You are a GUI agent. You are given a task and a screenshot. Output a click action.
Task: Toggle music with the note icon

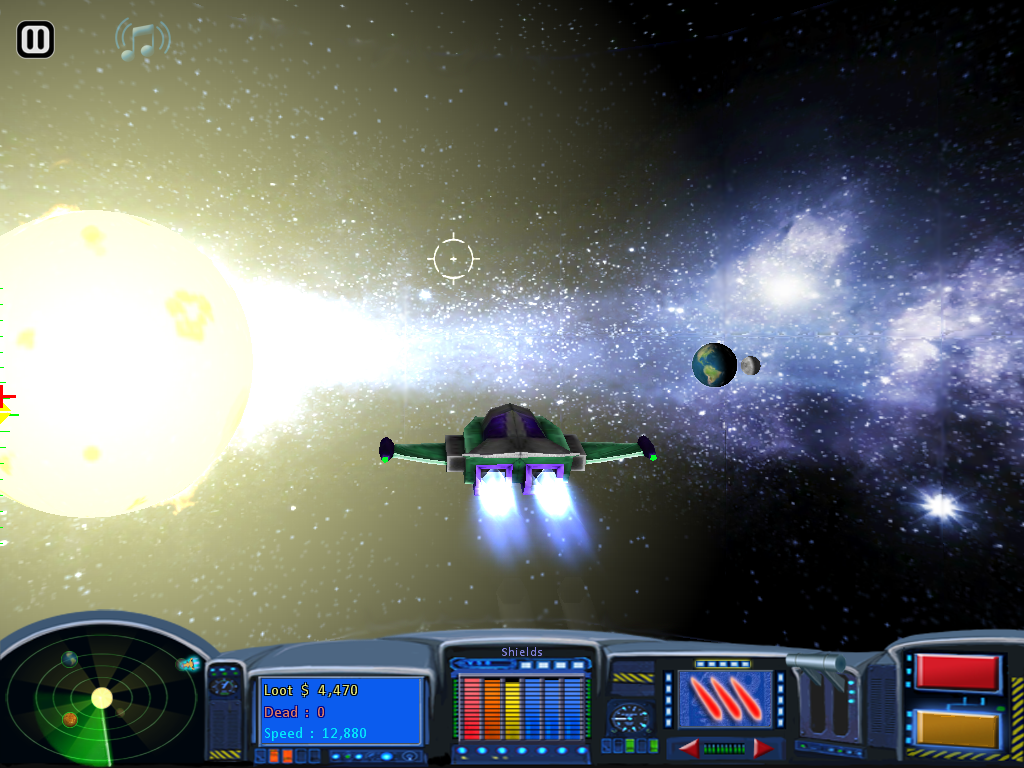point(142,40)
